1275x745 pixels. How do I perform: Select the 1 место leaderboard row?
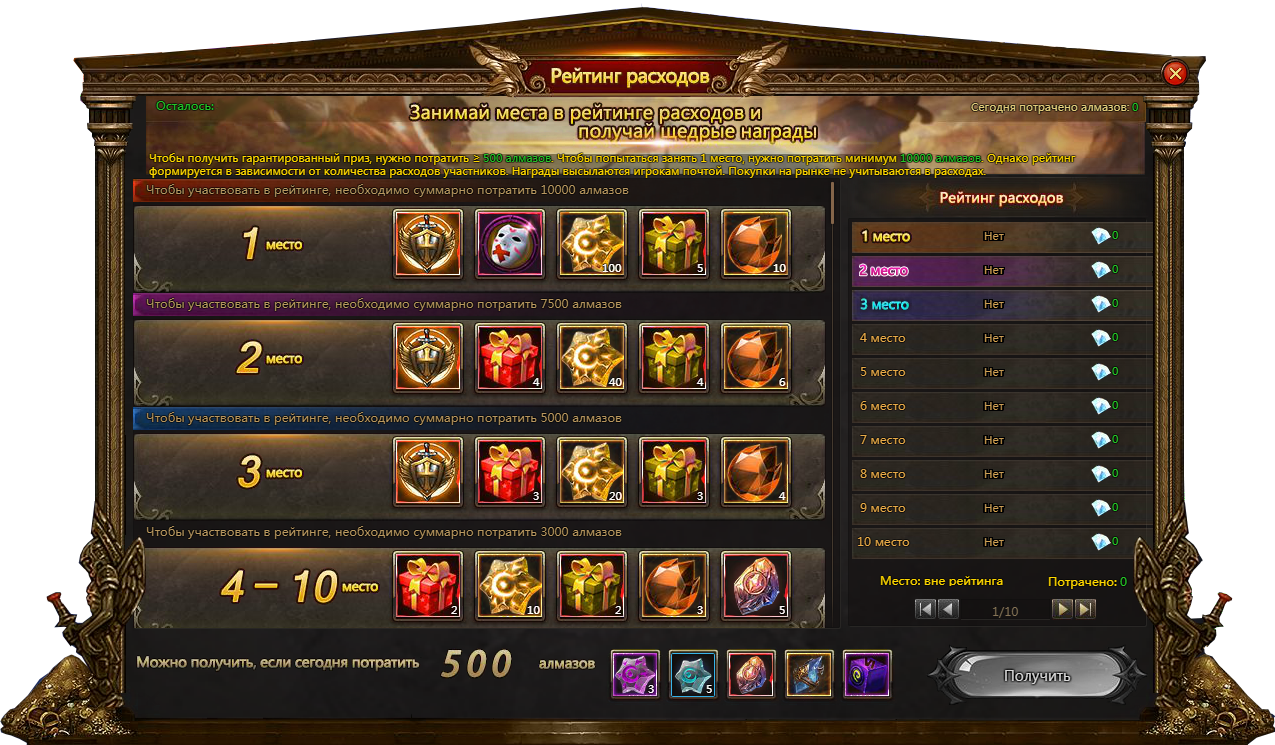tap(1001, 237)
